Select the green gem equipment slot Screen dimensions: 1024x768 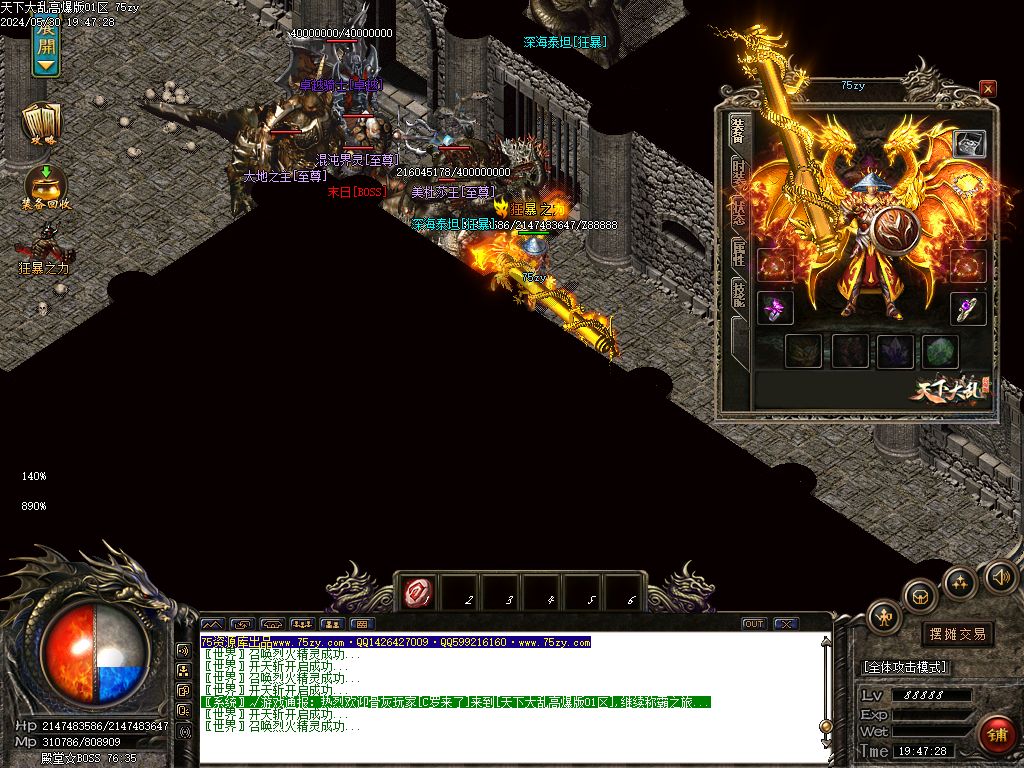pos(940,351)
